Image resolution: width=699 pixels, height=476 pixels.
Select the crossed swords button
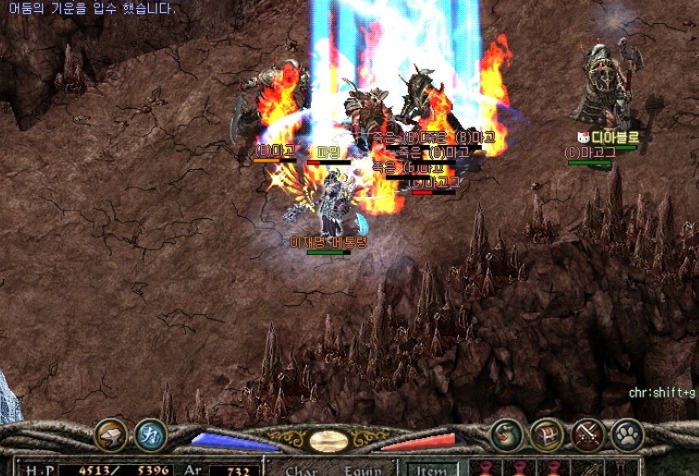tap(587, 435)
